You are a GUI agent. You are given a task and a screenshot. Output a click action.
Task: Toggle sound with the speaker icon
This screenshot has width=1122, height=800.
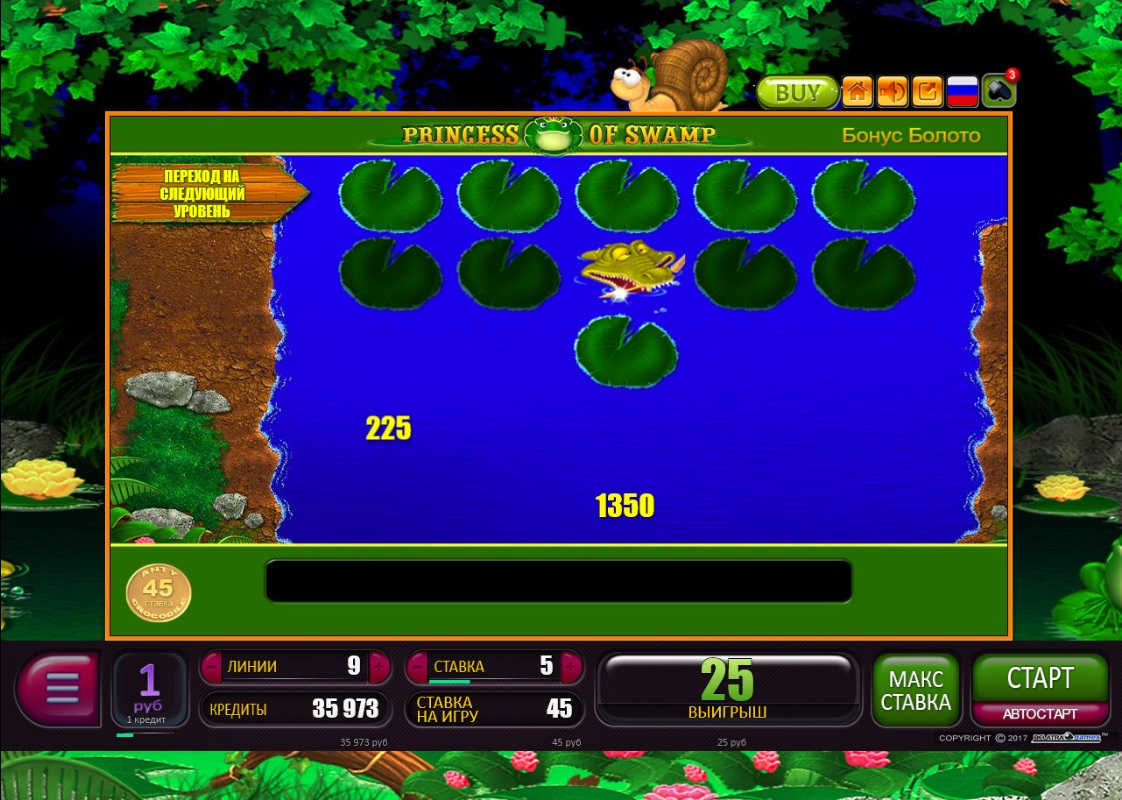[x=892, y=92]
